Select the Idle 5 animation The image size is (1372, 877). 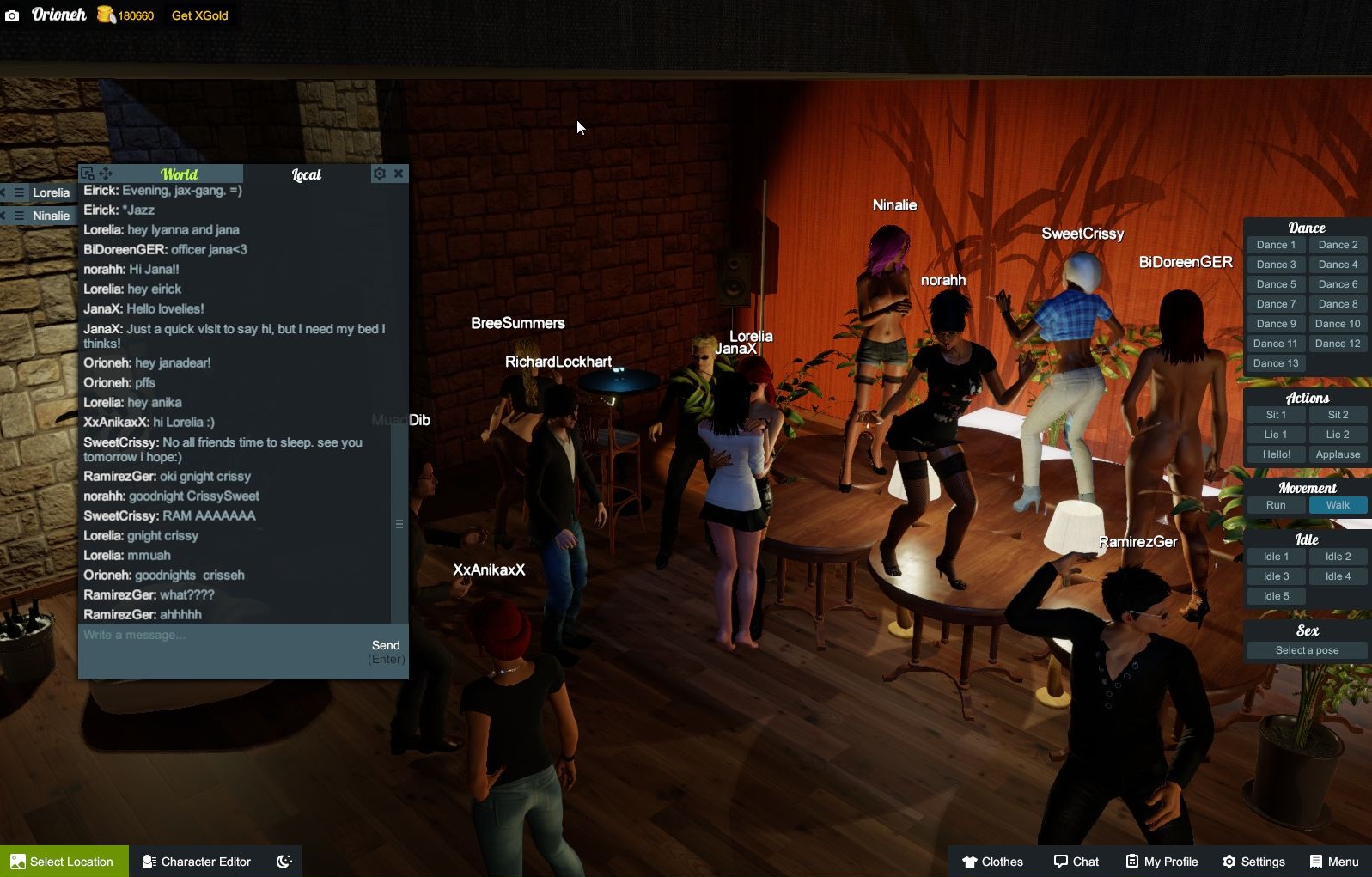(x=1276, y=596)
